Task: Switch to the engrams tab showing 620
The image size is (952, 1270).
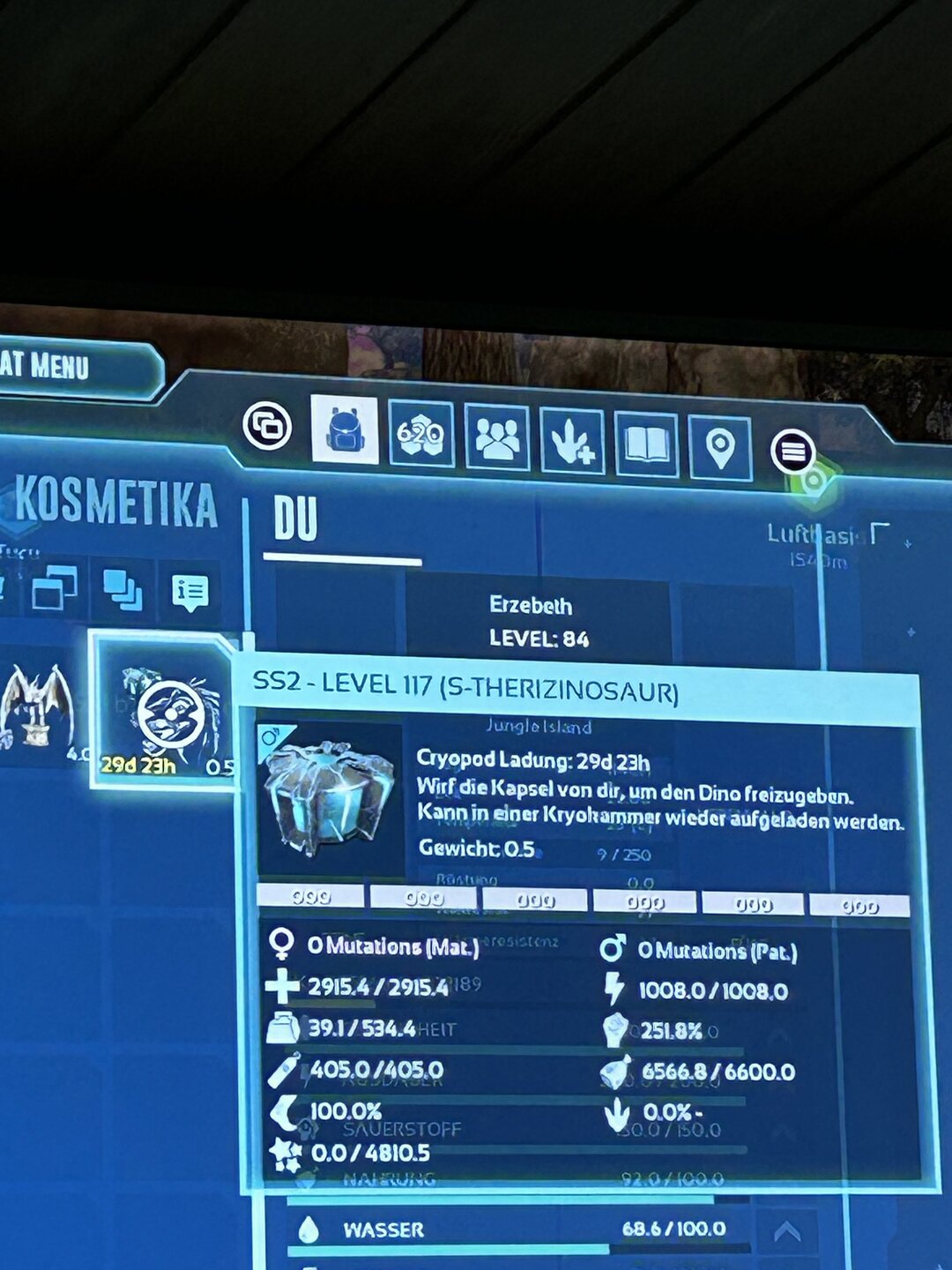Action: click(420, 434)
